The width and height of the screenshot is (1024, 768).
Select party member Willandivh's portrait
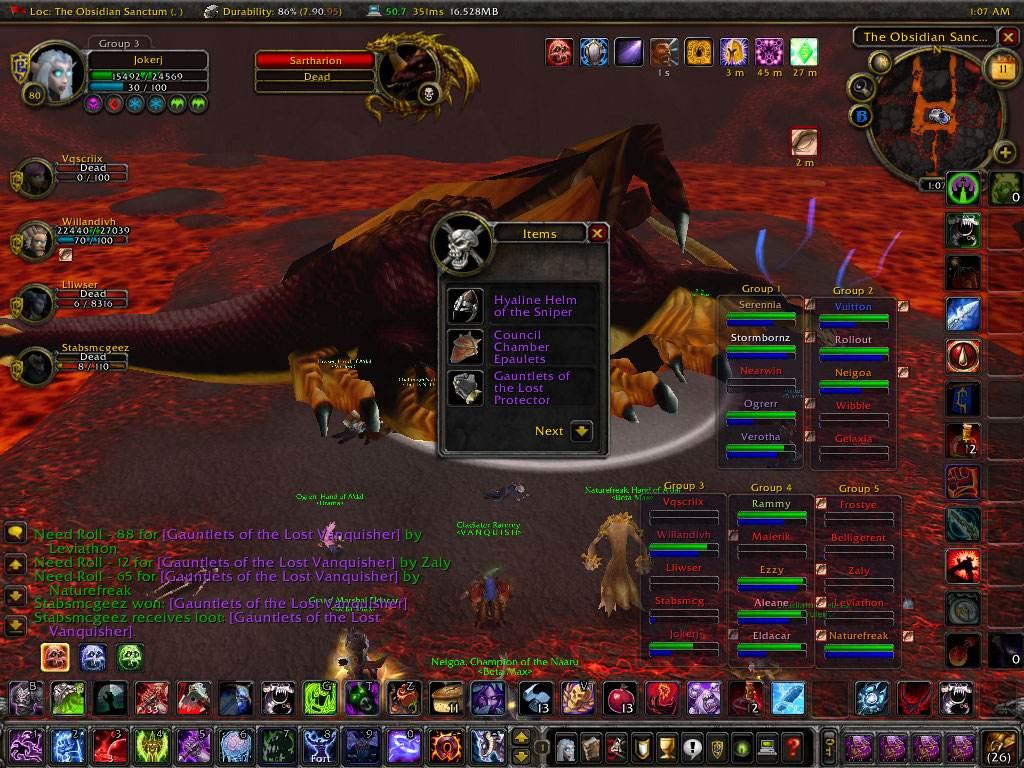pos(36,241)
